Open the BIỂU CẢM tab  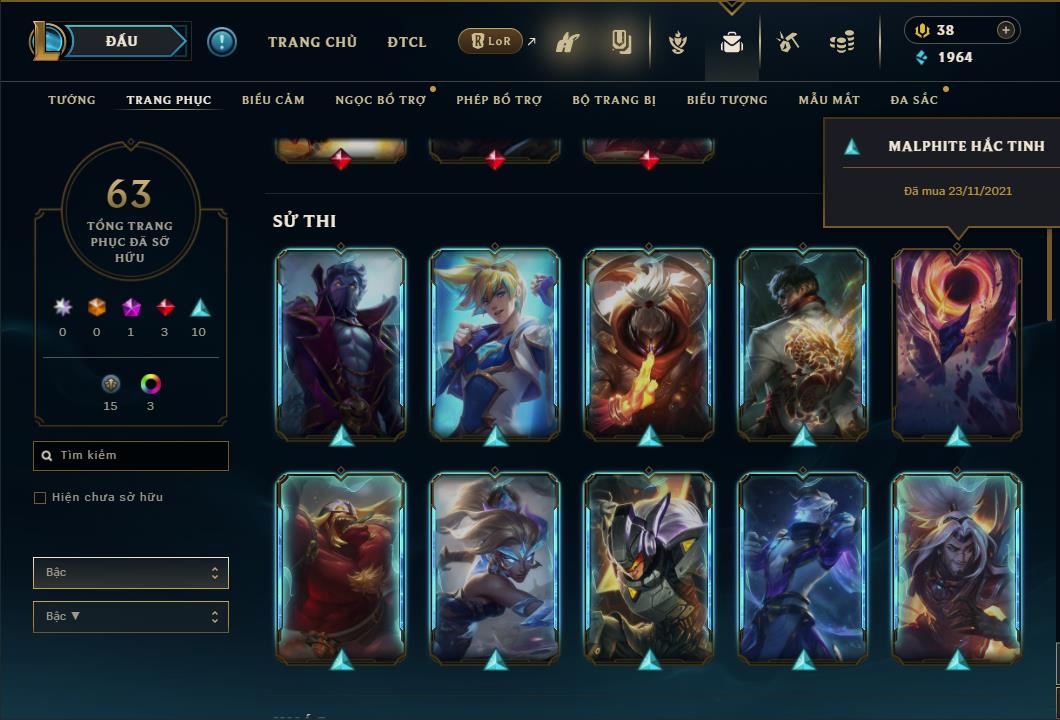click(x=273, y=100)
